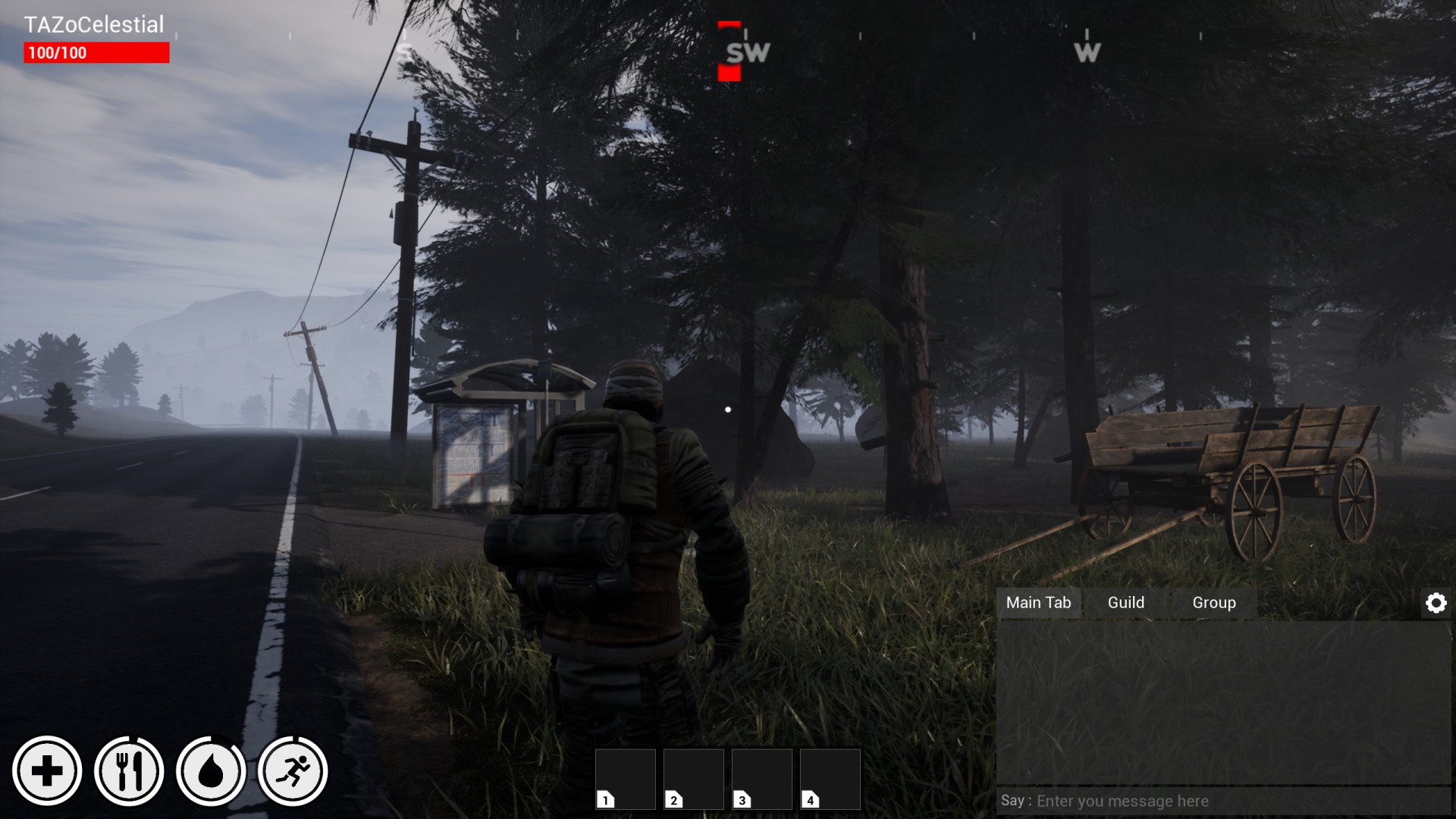Select the health/medical cross status icon

(47, 770)
